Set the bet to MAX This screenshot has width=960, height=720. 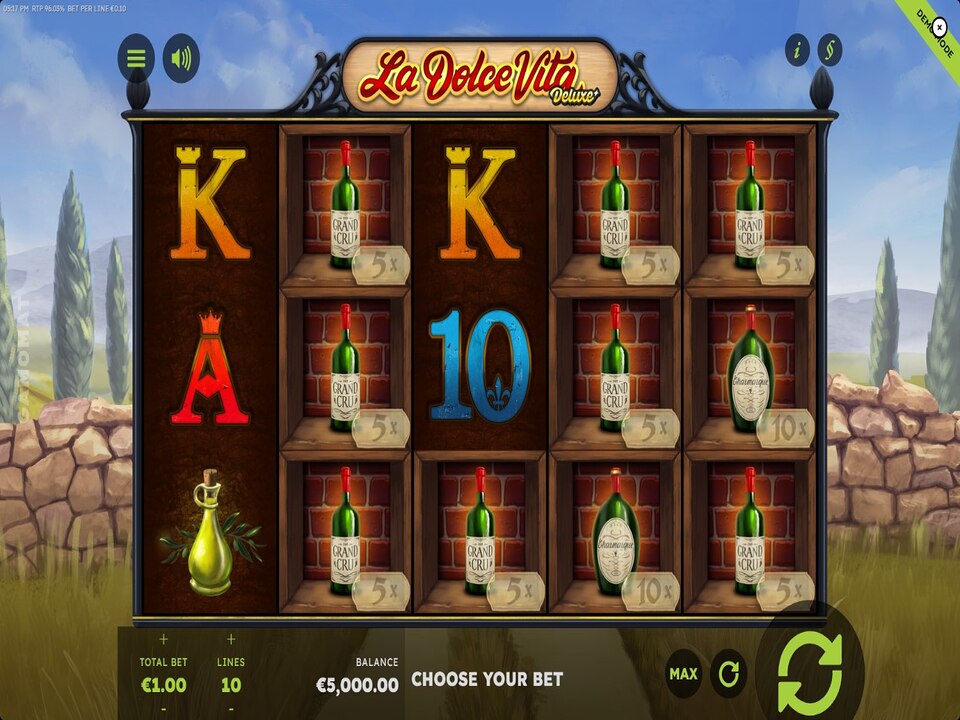pyautogui.click(x=683, y=674)
